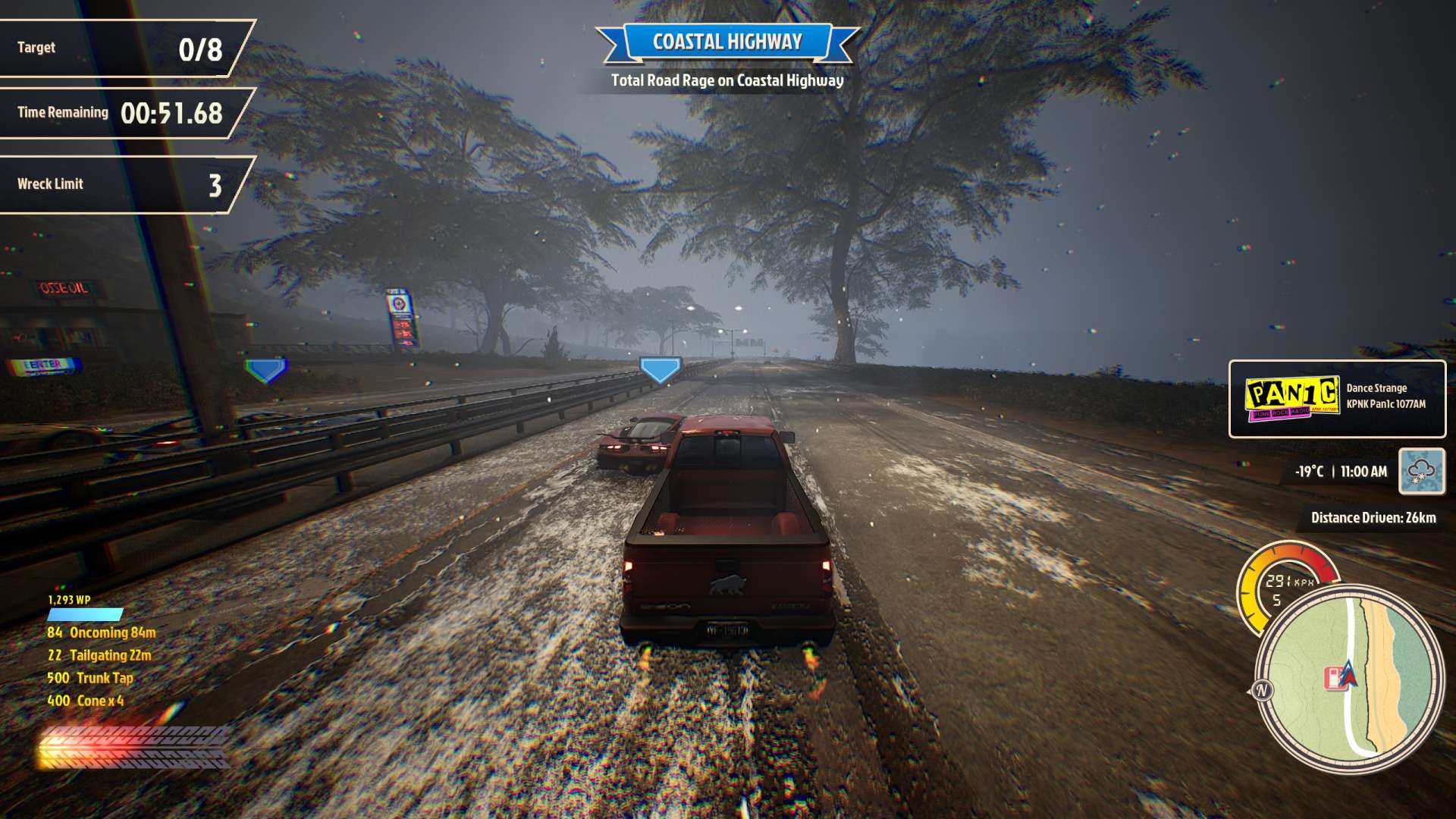Click the circular minimap
Screen dimensions: 1456x819
pos(1349,679)
